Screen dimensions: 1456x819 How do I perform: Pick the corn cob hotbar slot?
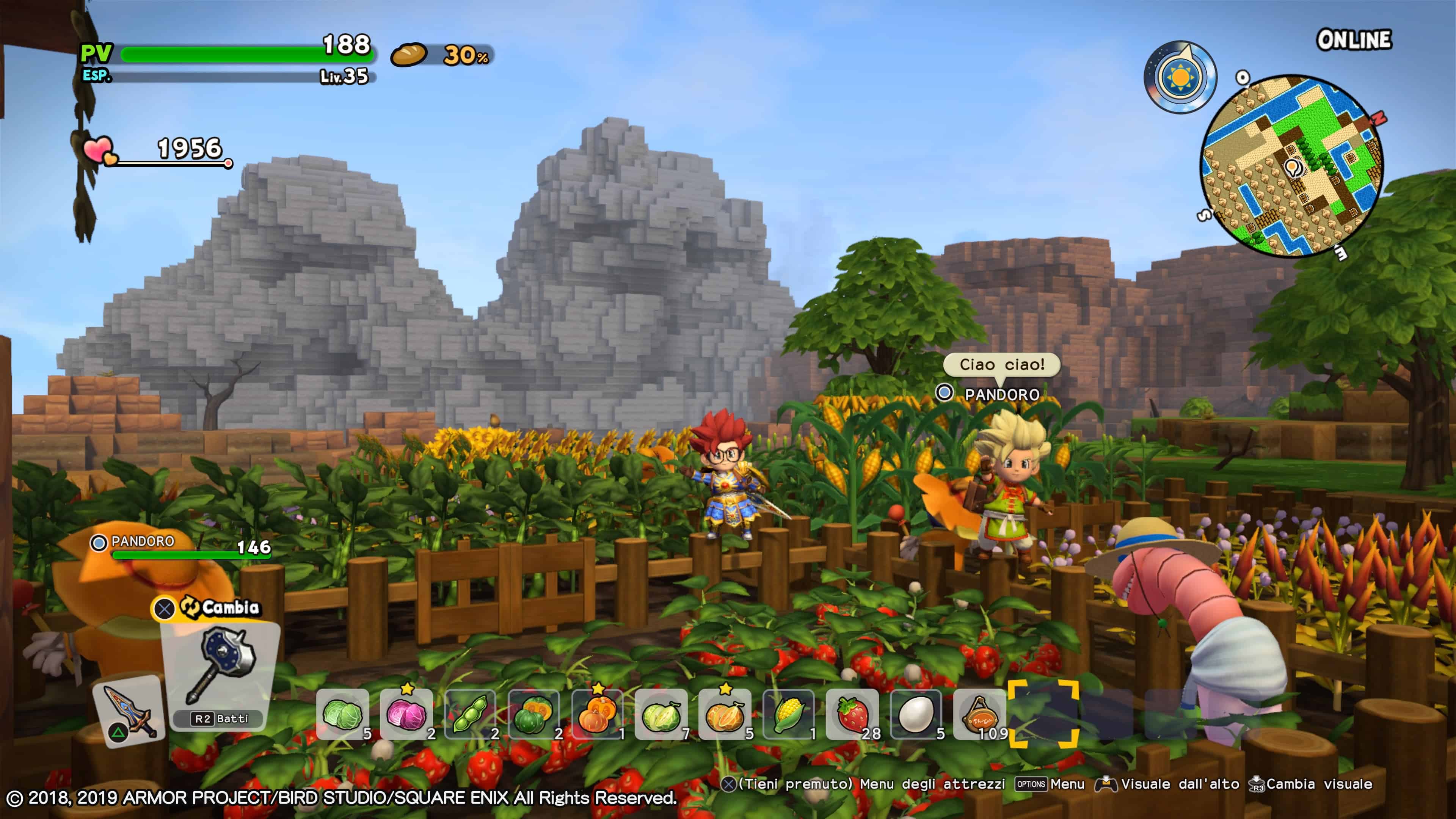[789, 714]
